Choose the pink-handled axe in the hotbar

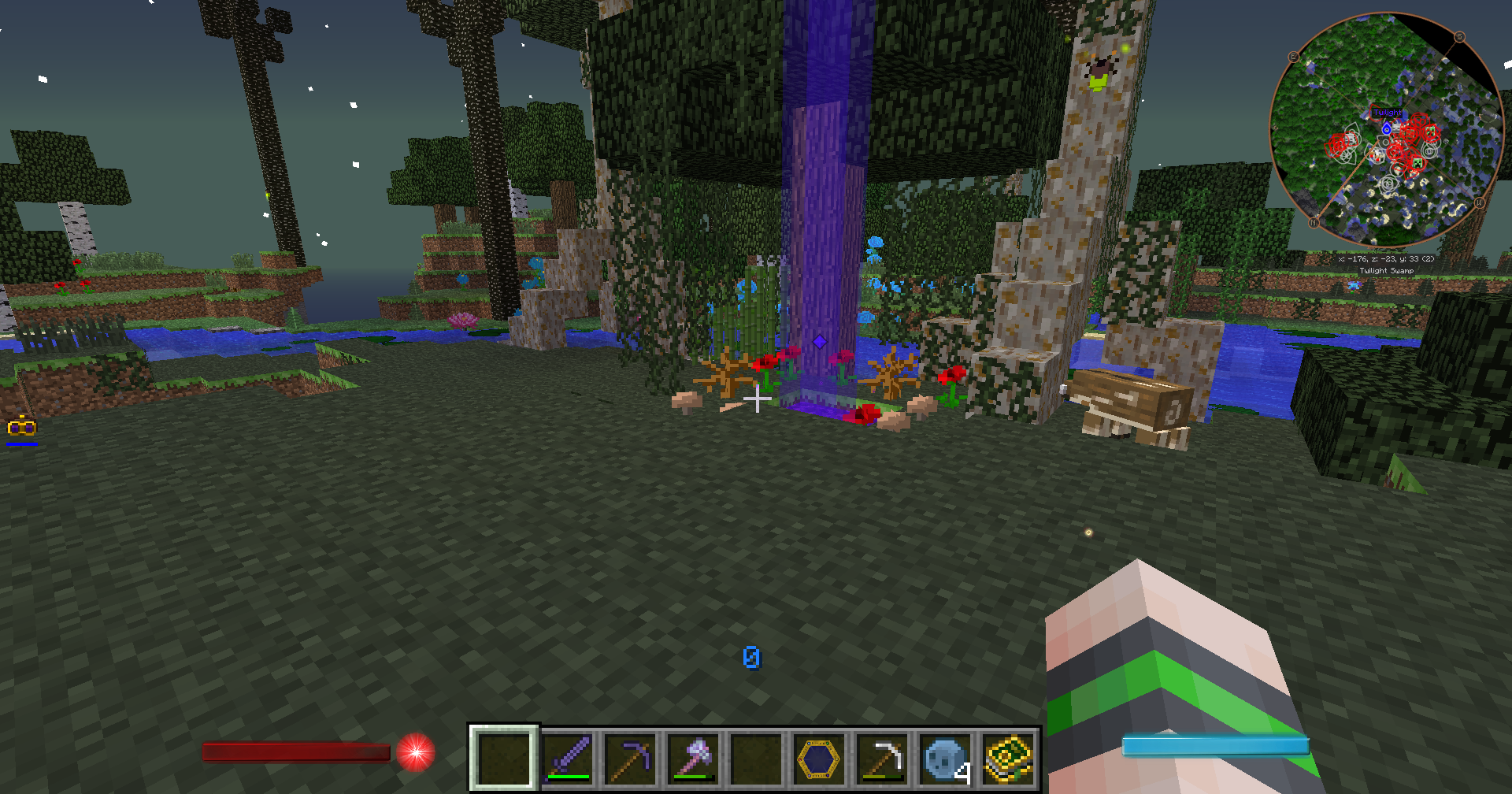point(693,758)
